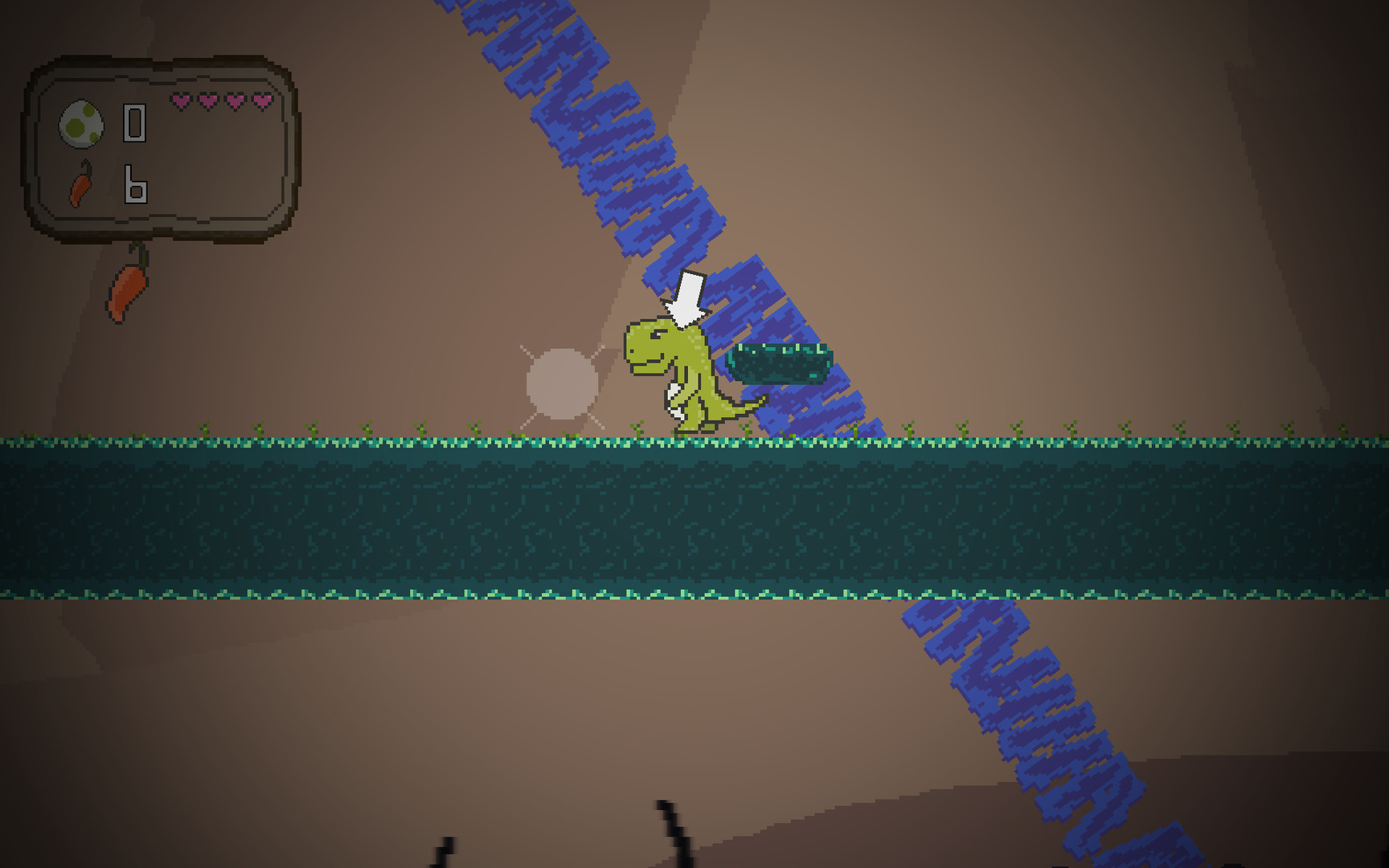This screenshot has height=868, width=1389.
Task: Select the egg counter showing 0
Action: [135, 125]
